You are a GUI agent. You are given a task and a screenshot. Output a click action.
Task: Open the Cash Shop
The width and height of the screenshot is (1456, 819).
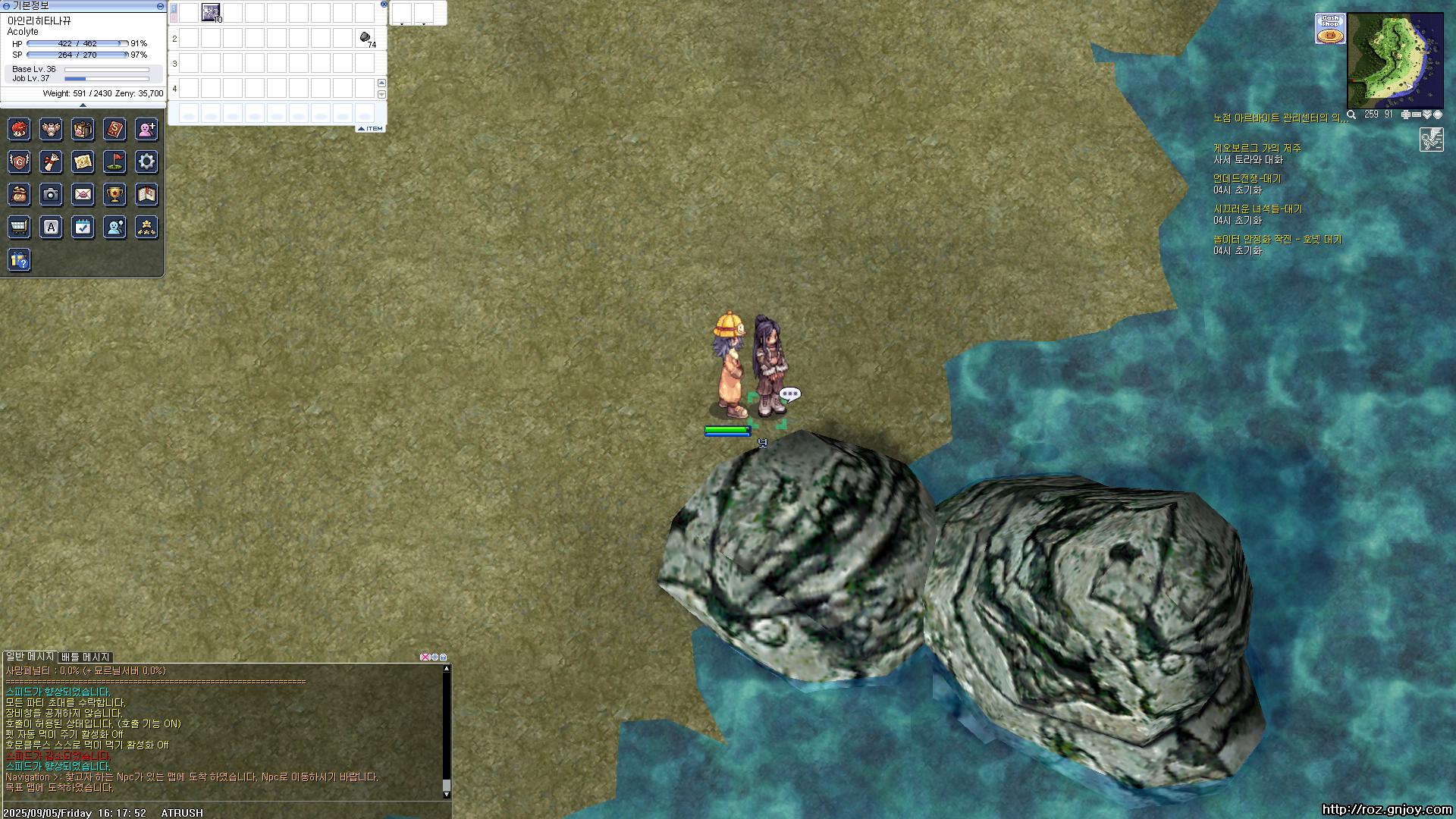click(x=1330, y=29)
